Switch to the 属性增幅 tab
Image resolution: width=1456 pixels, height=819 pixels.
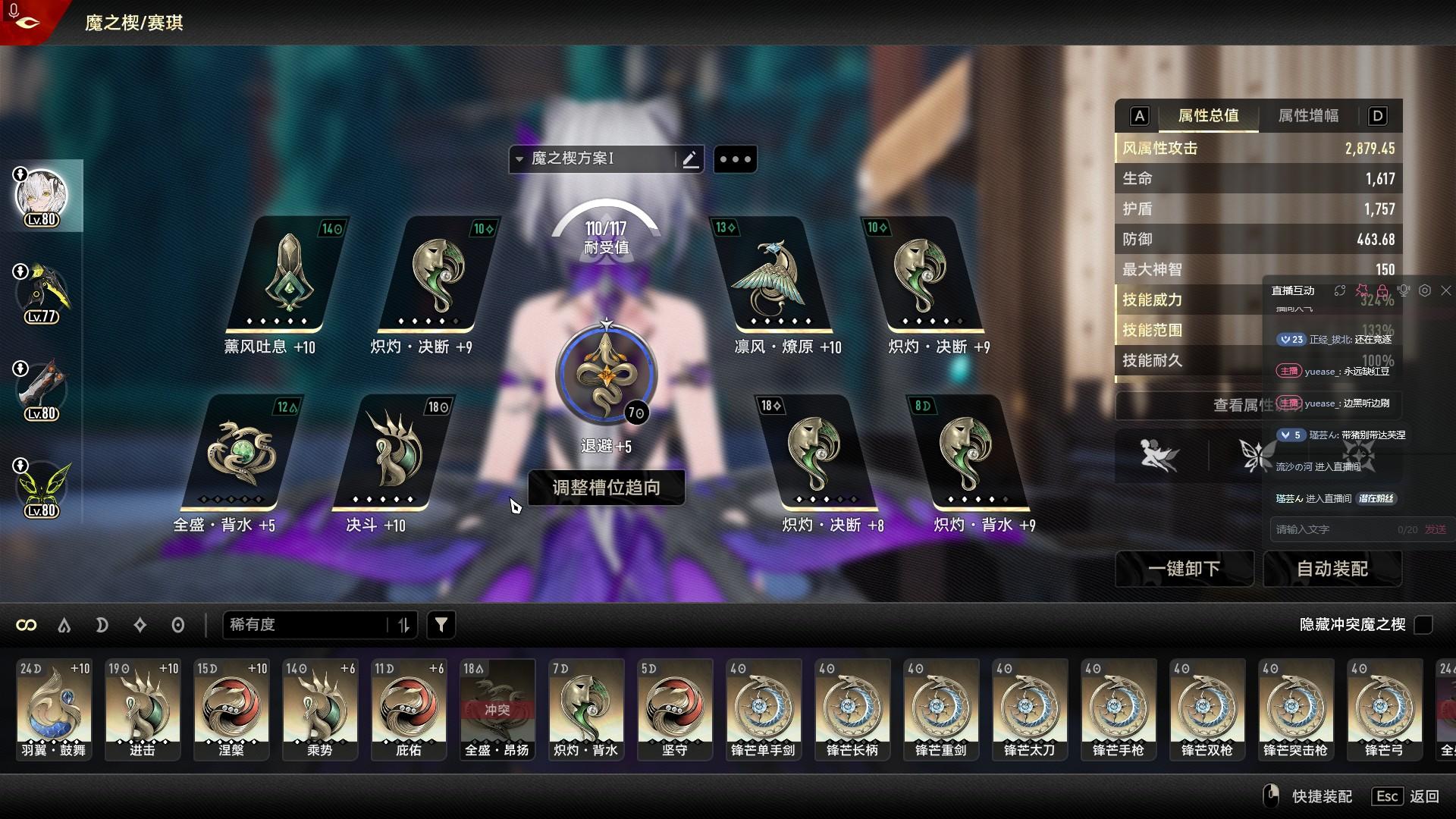click(1308, 116)
